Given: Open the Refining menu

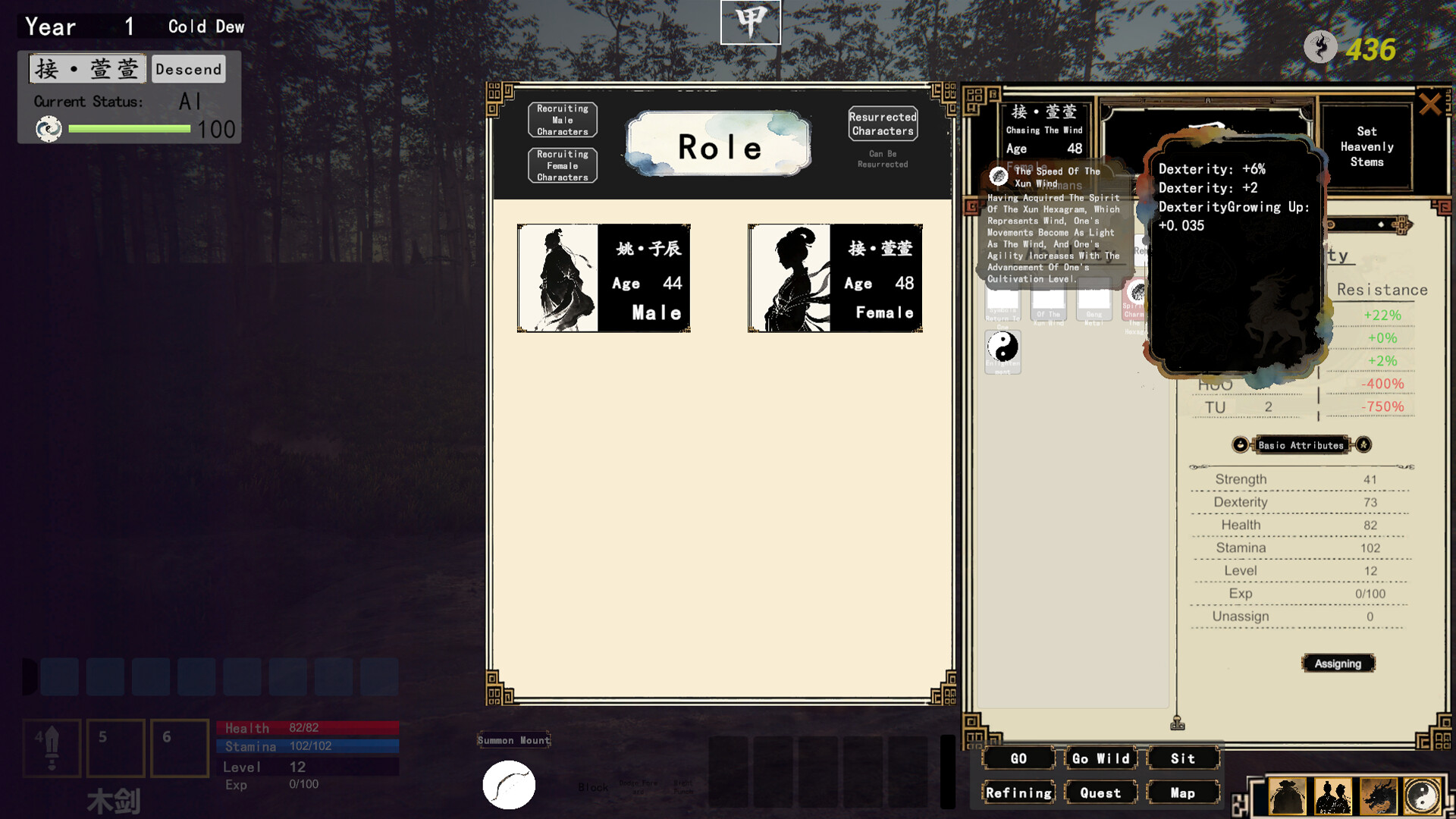Looking at the screenshot, I should pos(1018,793).
